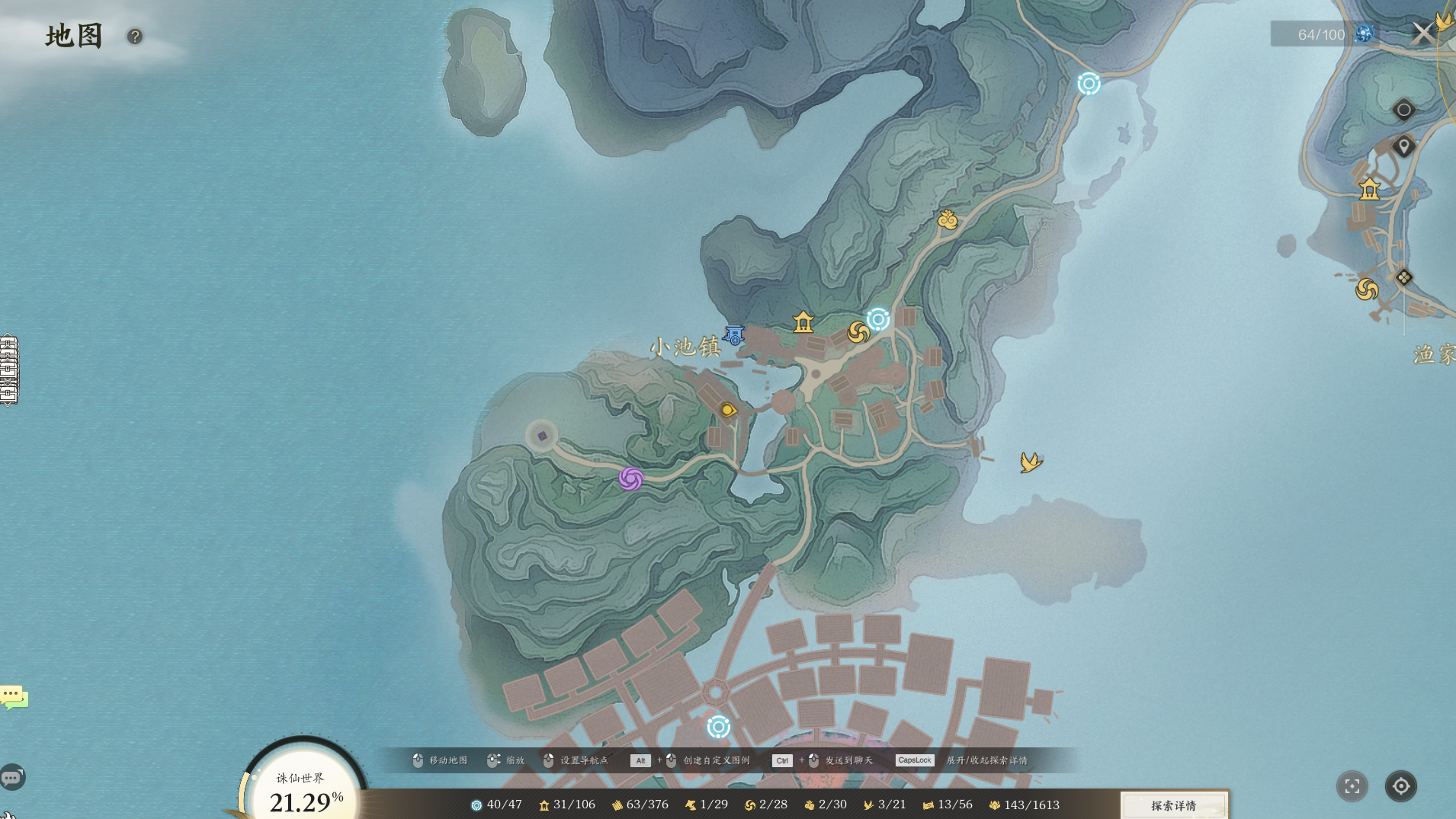Close the map screen
The width and height of the screenshot is (1456, 819).
point(1422,34)
